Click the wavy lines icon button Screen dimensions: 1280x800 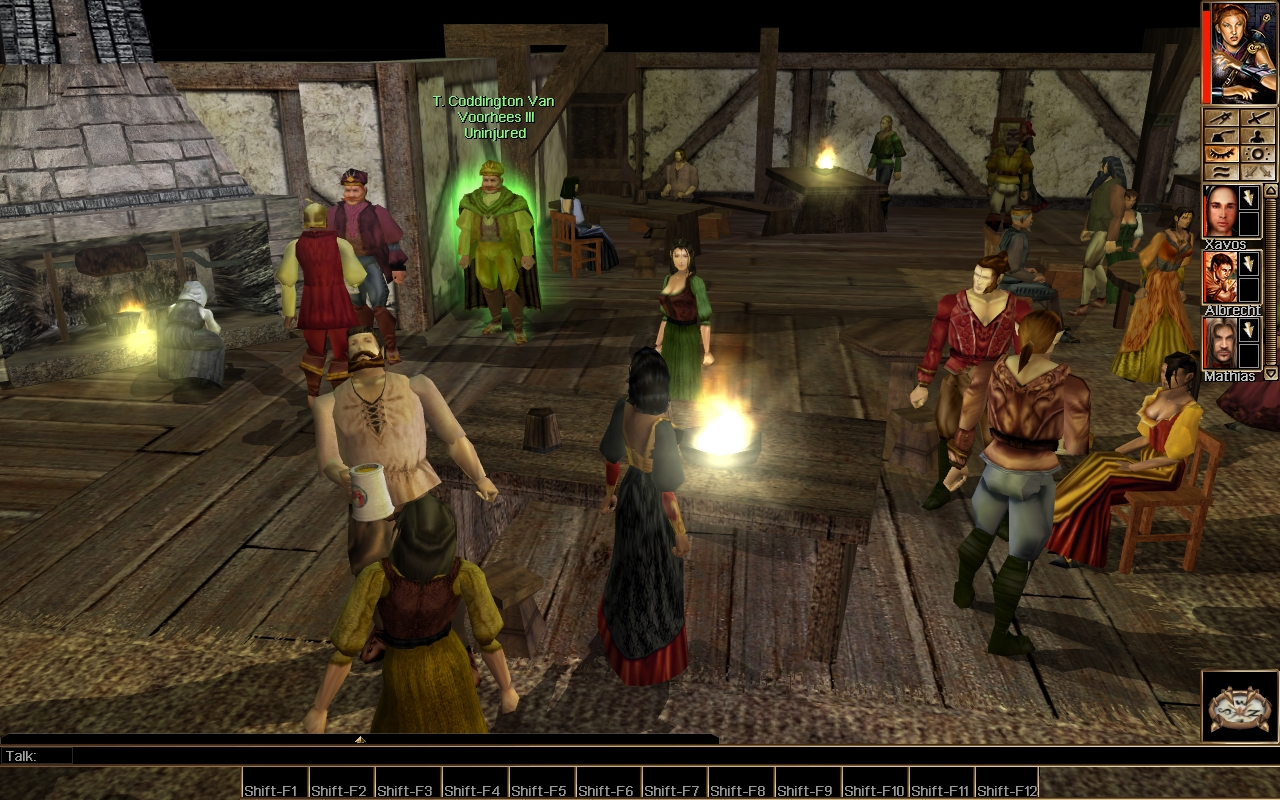[x=1221, y=172]
